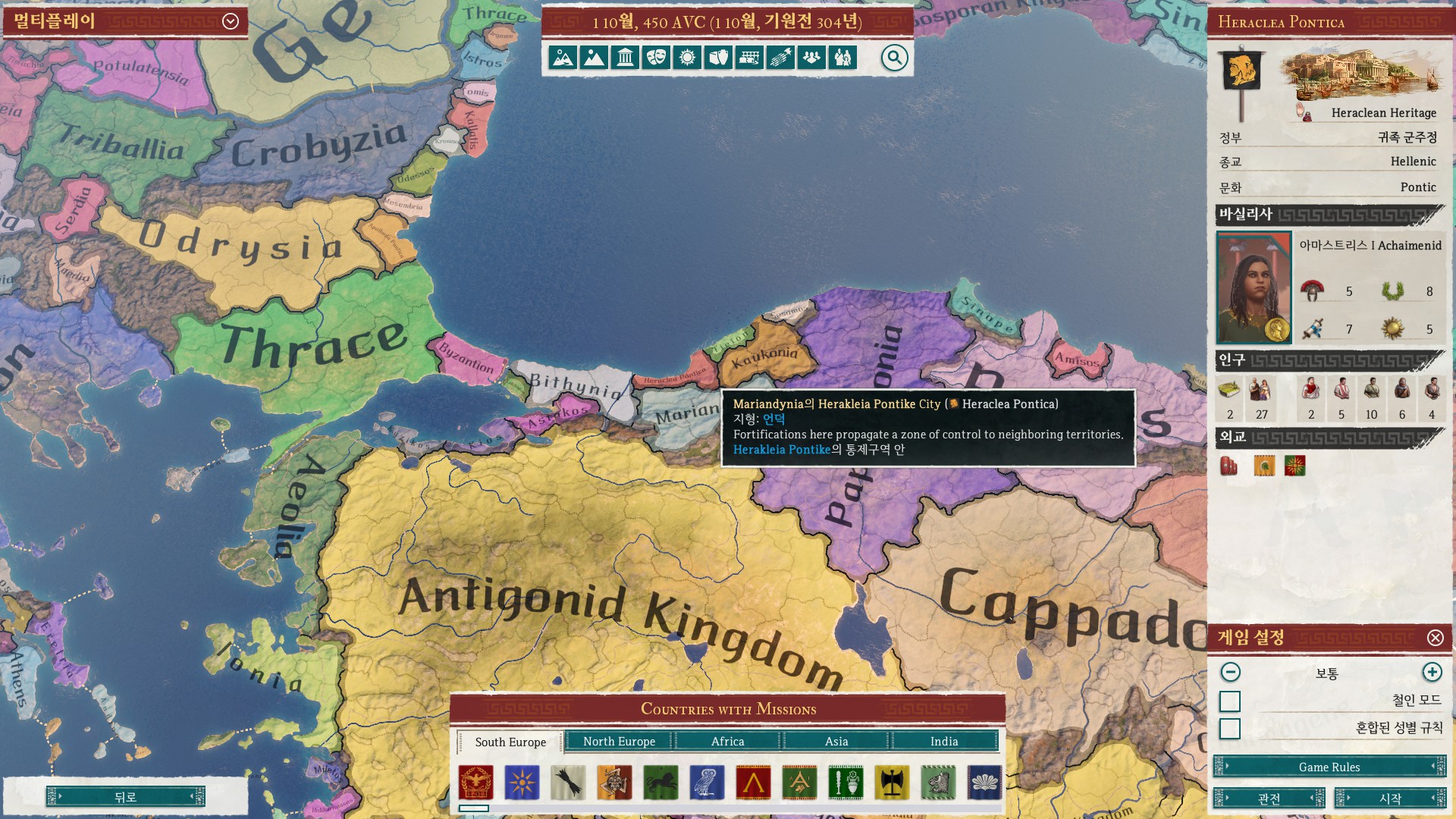Select the Asia countries tab
Viewport: 1456px width, 819px height.
[836, 742]
